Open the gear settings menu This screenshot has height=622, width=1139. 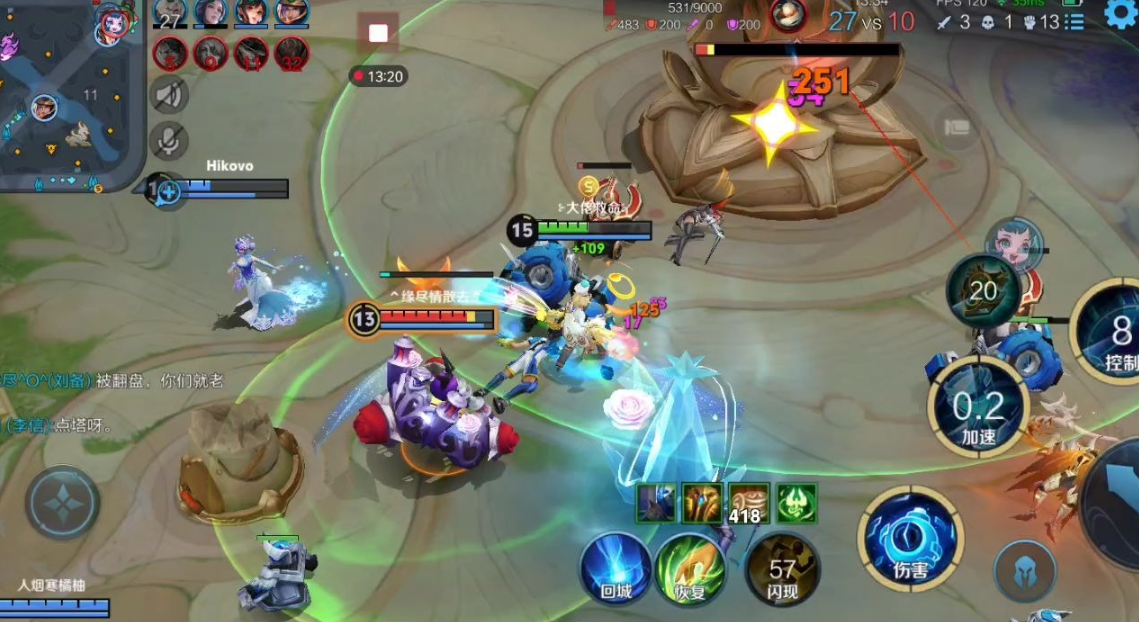pos(1121,13)
